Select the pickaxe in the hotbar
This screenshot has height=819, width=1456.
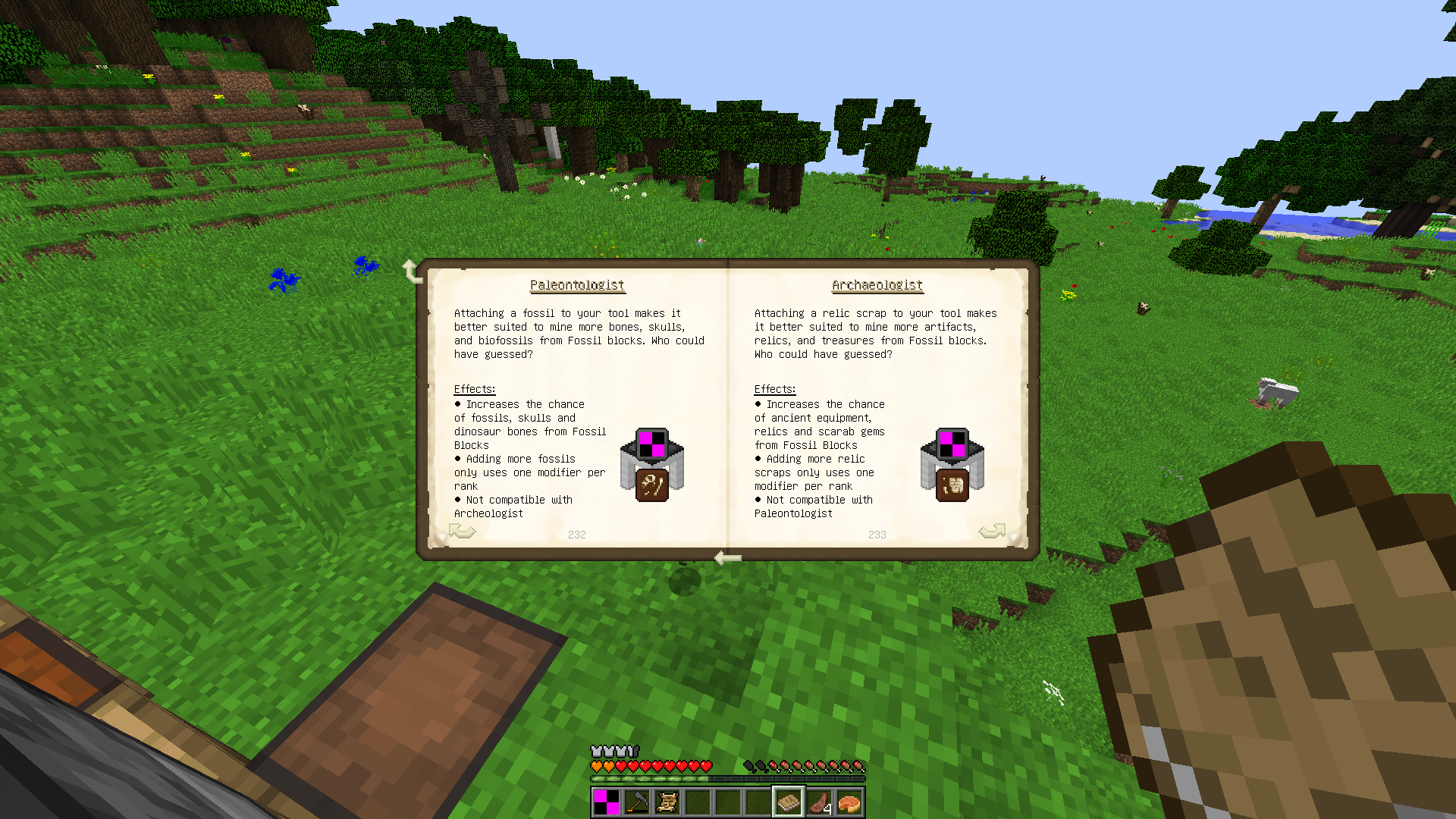pos(637,802)
